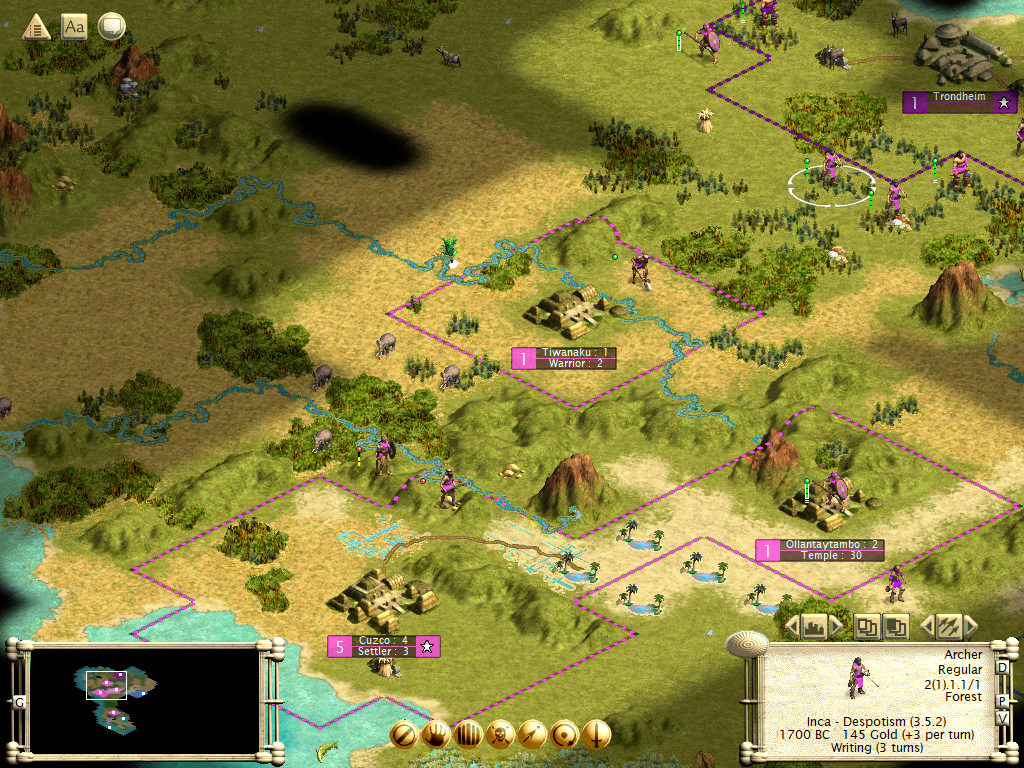This screenshot has height=768, width=1024.
Task: Choose the skull and crossbones pillage action
Action: [500, 735]
